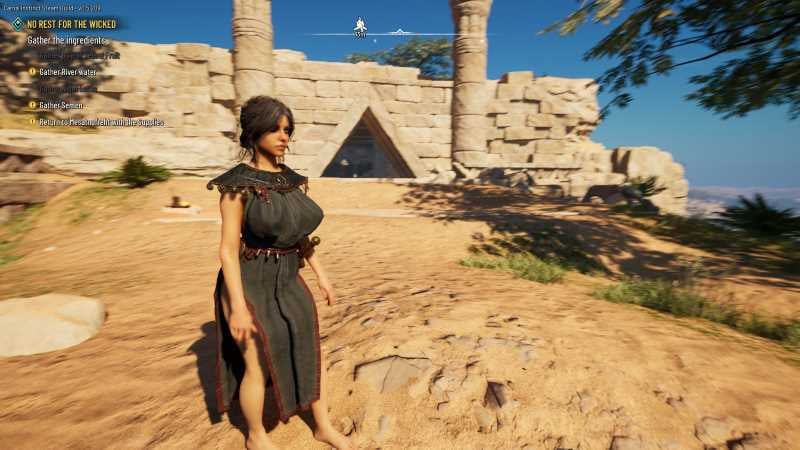Select the return with the Supplies objective
Screen dimensions: 800x450
tap(101, 122)
